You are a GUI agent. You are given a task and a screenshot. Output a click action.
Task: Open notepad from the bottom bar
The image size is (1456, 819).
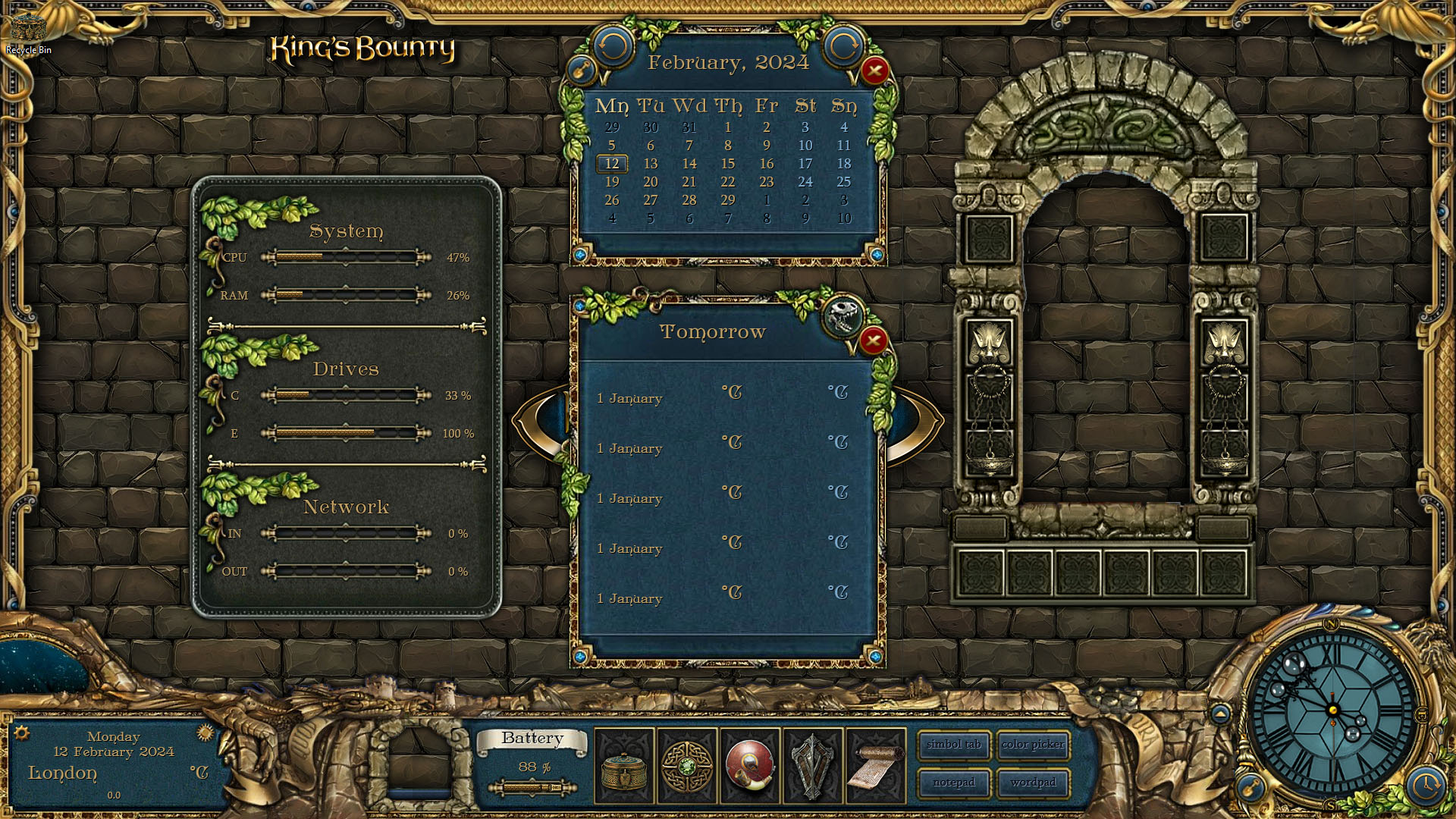click(x=953, y=783)
